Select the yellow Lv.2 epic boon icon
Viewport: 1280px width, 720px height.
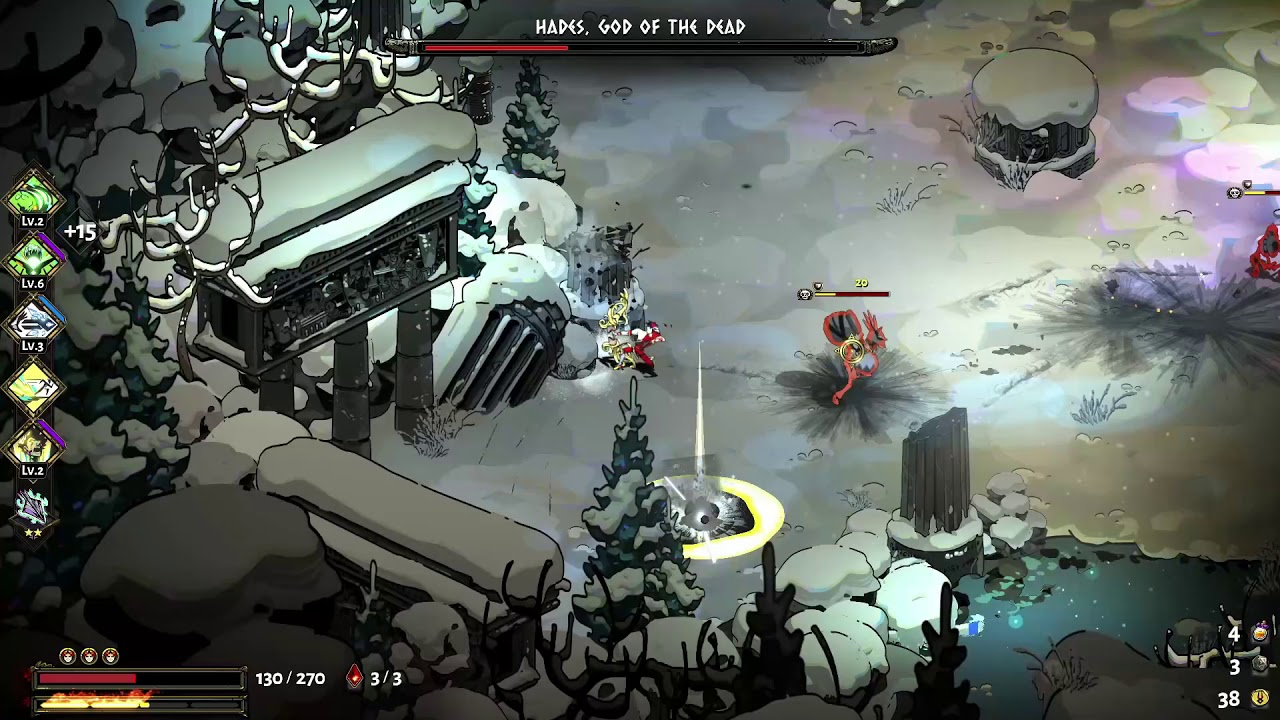33,446
